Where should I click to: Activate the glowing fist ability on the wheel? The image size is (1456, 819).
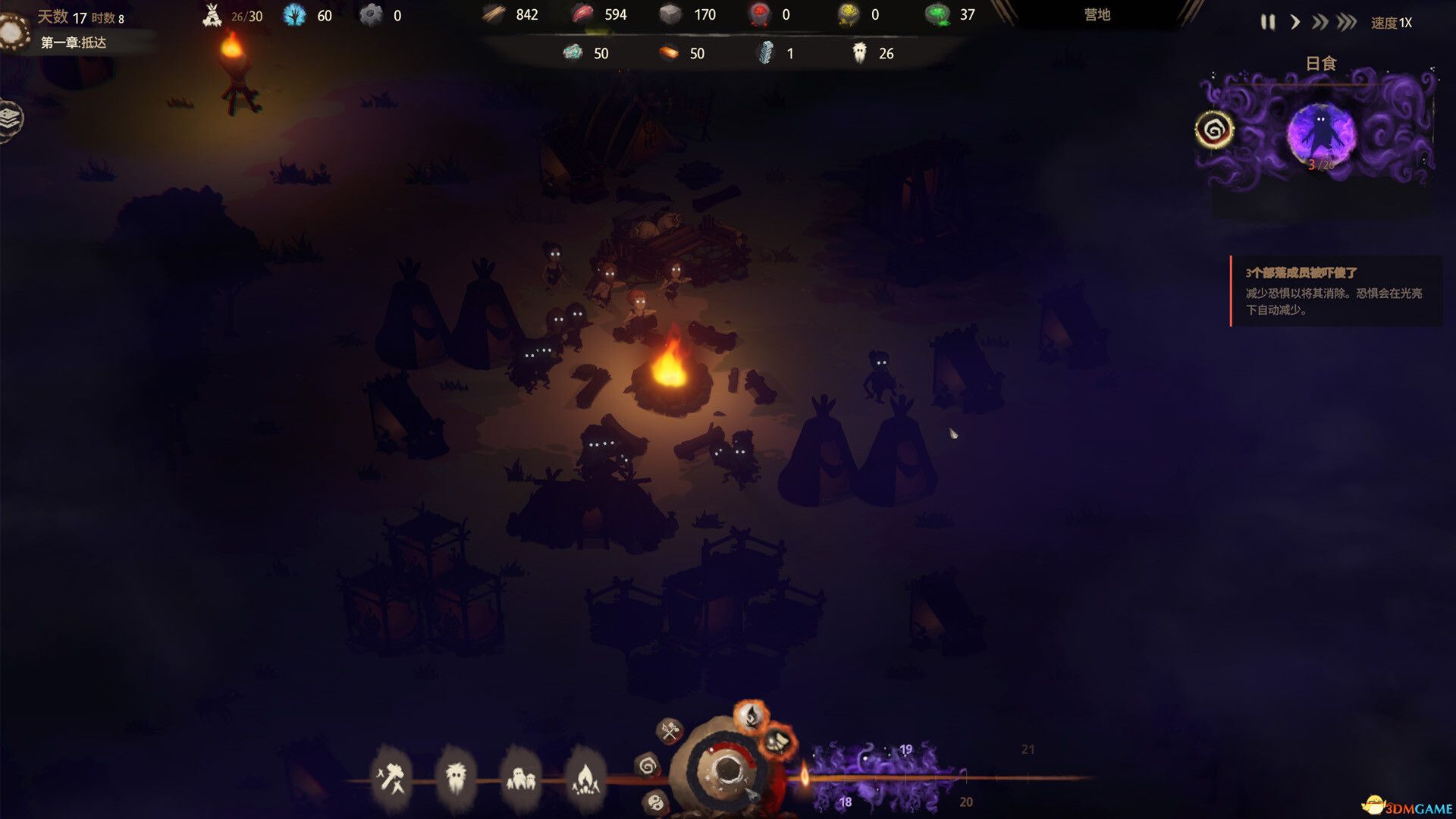pos(778,742)
